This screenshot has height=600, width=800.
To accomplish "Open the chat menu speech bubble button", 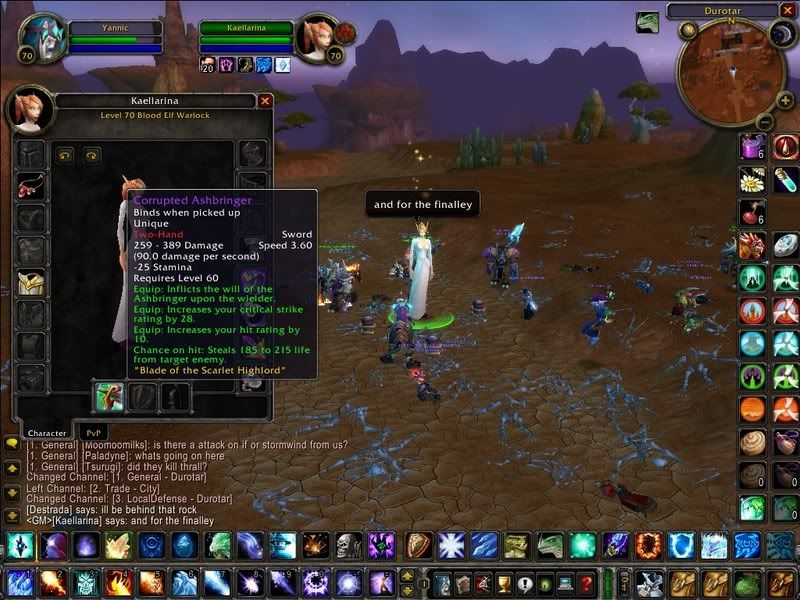I will point(12,443).
